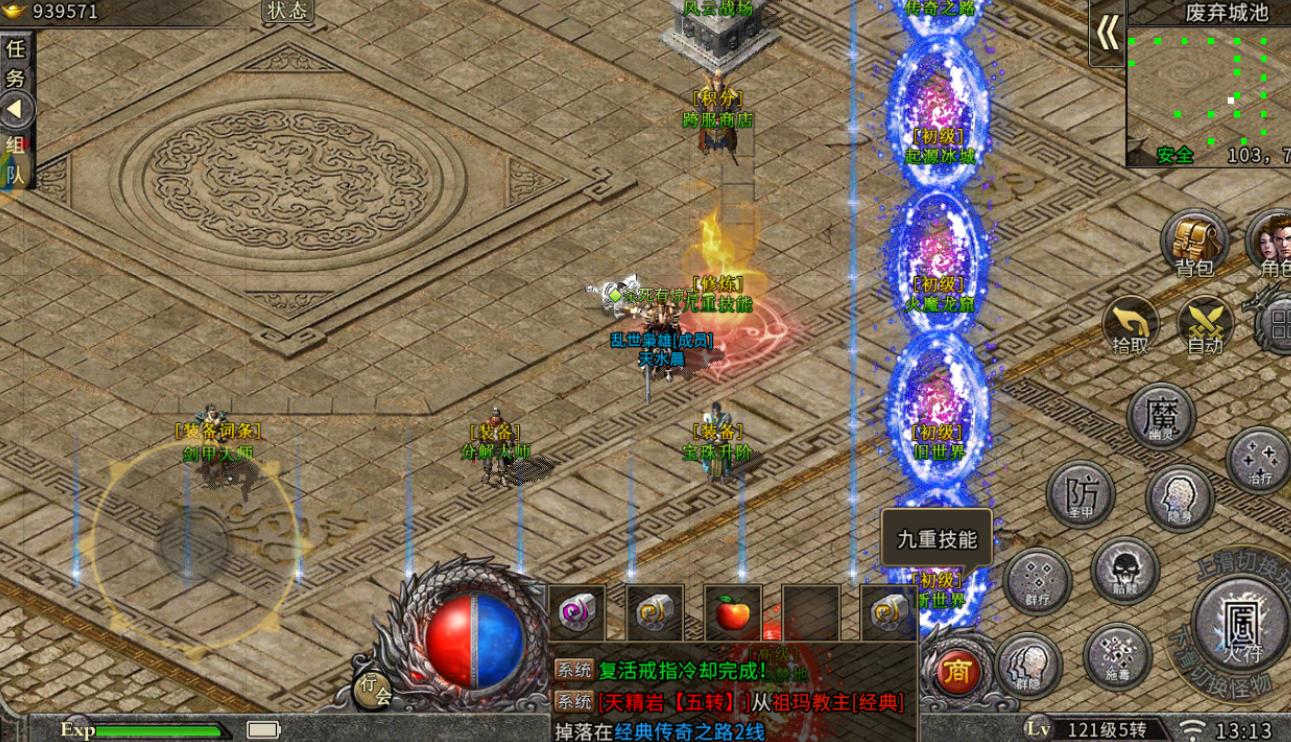The height and width of the screenshot is (742, 1291).
Task: Select the purple swirl scroll slot
Action: click(577, 612)
